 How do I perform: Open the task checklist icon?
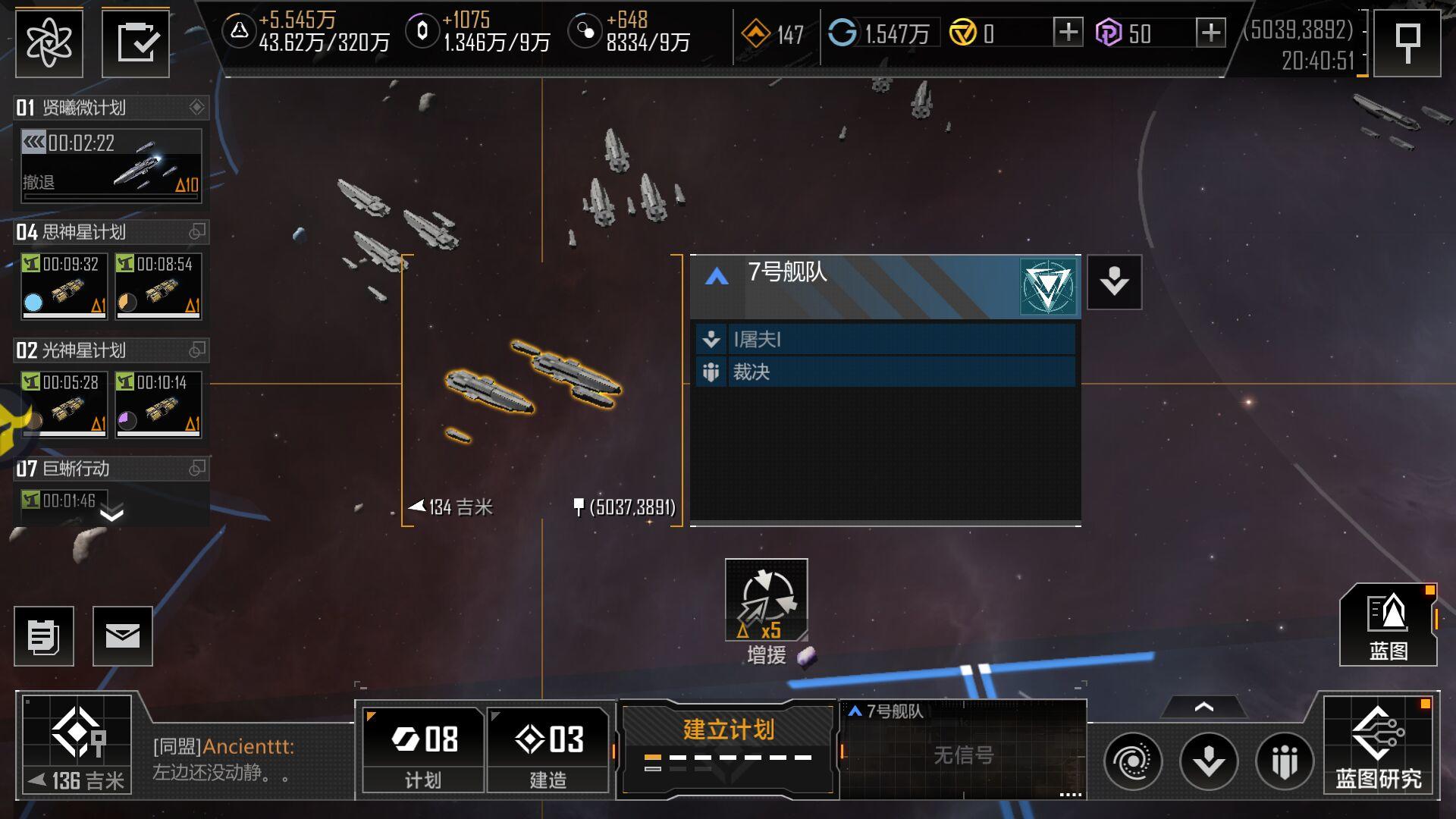point(136,43)
